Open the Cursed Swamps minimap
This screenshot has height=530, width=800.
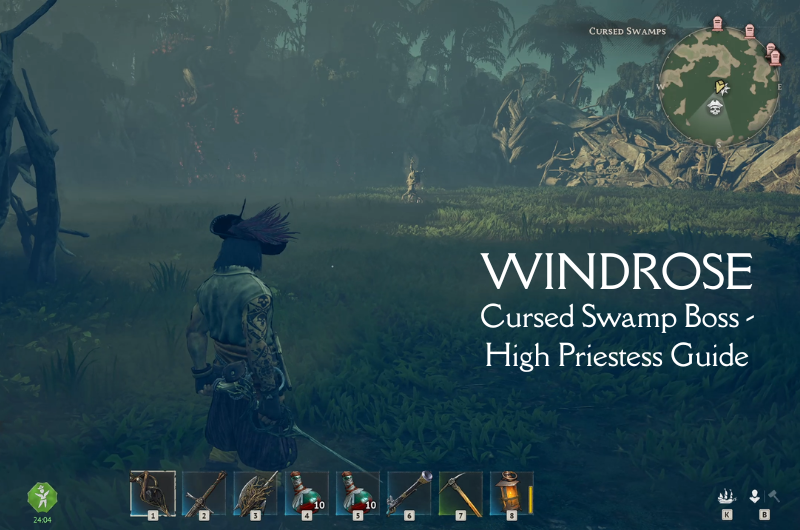(x=718, y=87)
